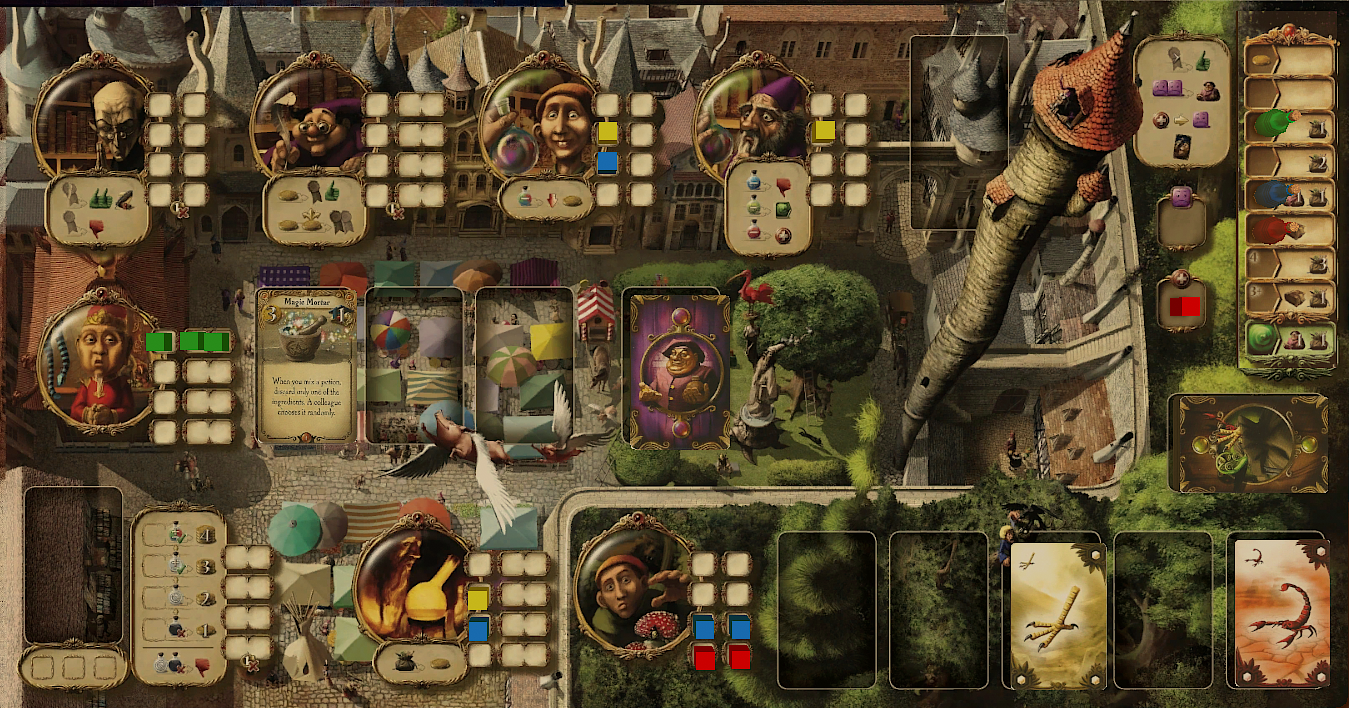The height and width of the screenshot is (708, 1349).
Task: Click the red cube token box
Action: coord(1183,305)
